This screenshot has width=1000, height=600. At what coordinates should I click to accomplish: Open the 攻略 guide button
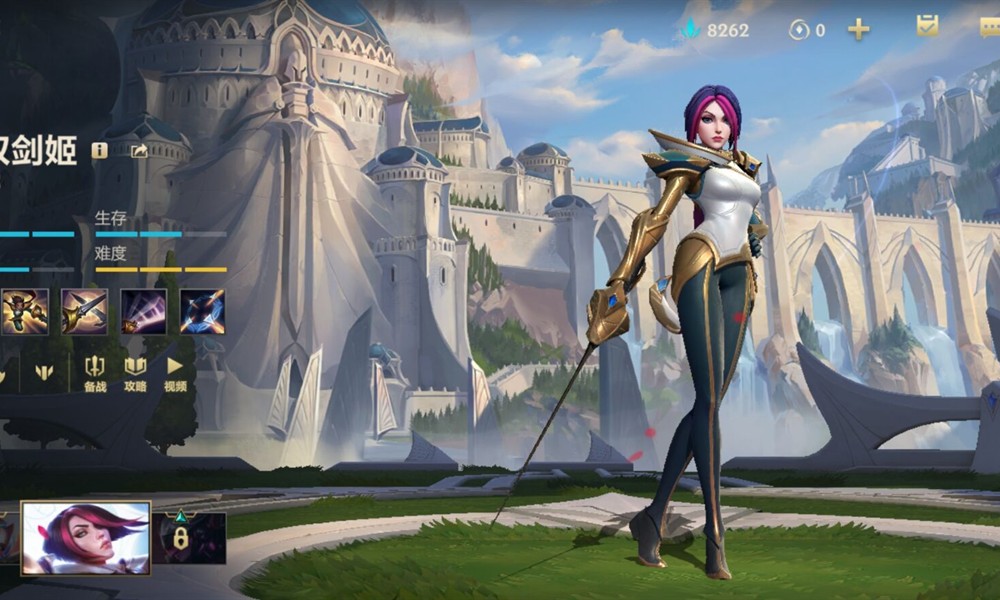point(135,374)
